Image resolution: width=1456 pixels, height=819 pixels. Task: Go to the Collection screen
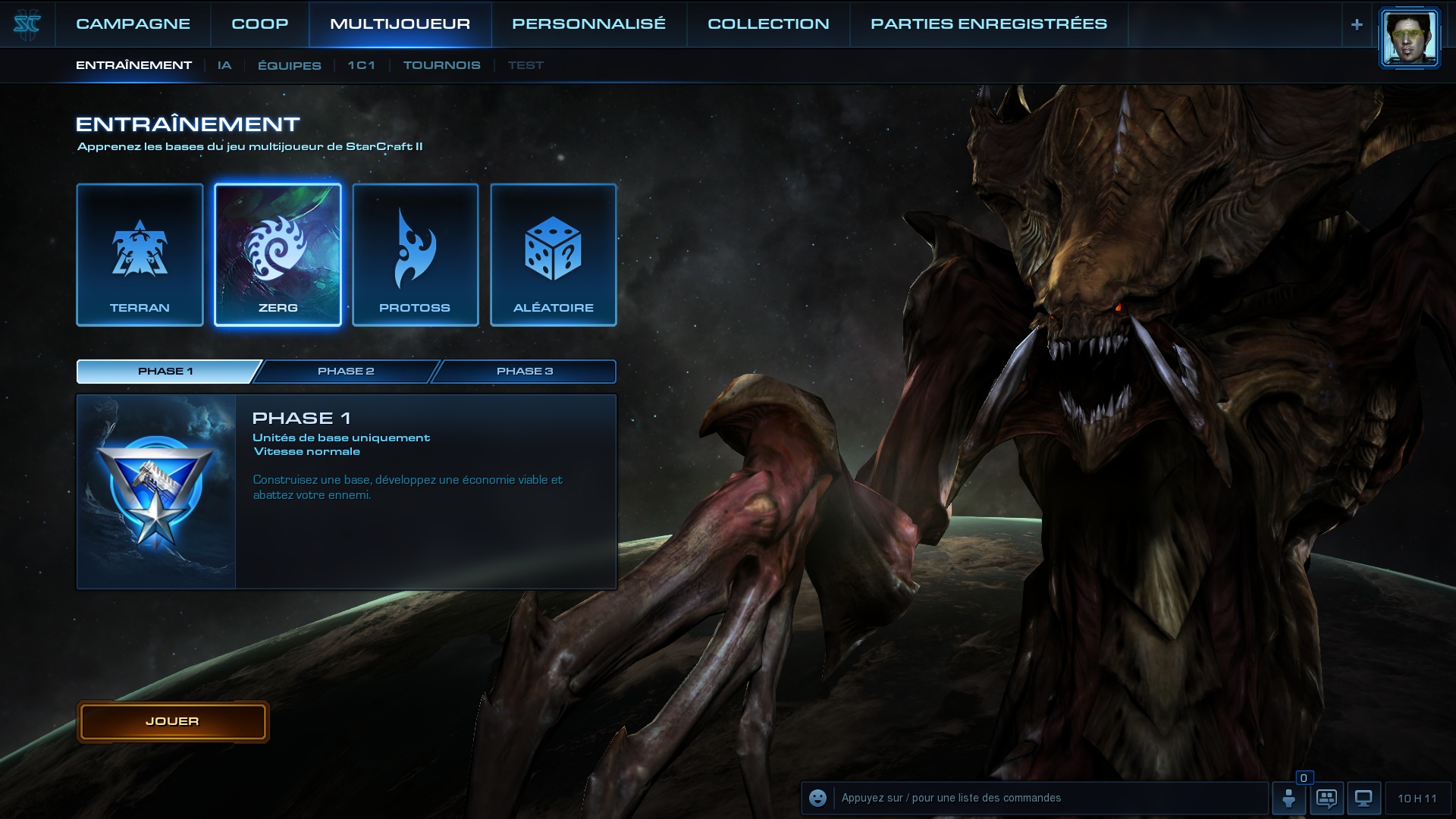point(768,24)
